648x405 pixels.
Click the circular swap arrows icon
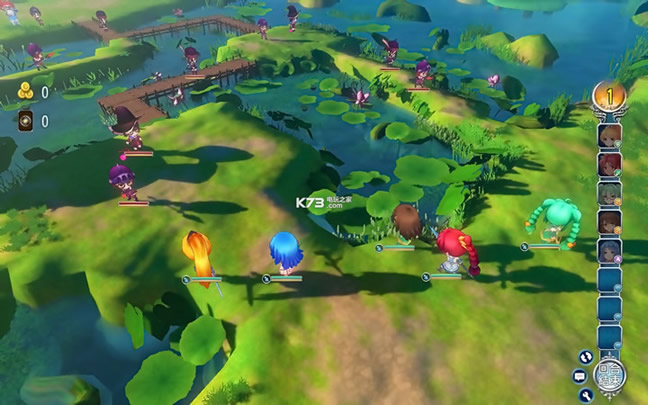pos(585,356)
